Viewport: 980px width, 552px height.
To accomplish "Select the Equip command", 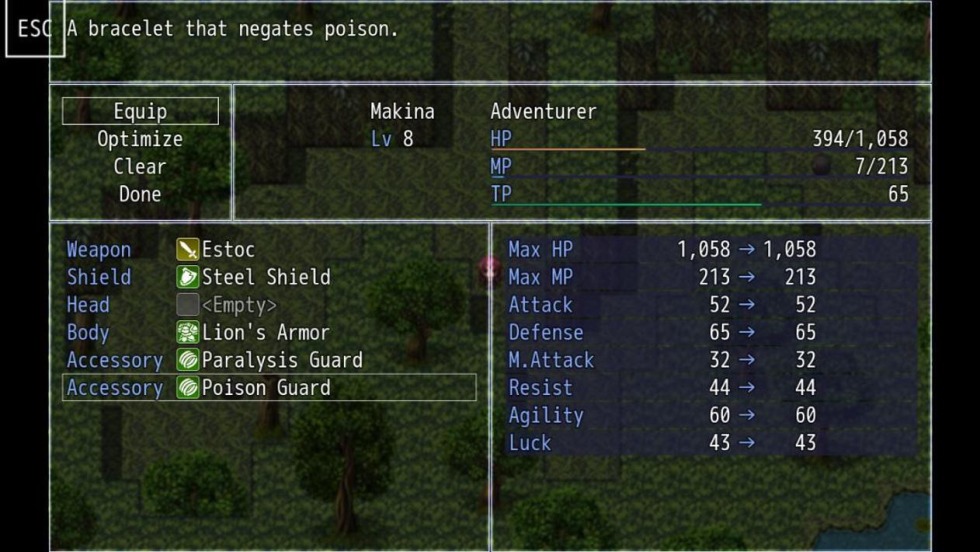I will (x=140, y=111).
